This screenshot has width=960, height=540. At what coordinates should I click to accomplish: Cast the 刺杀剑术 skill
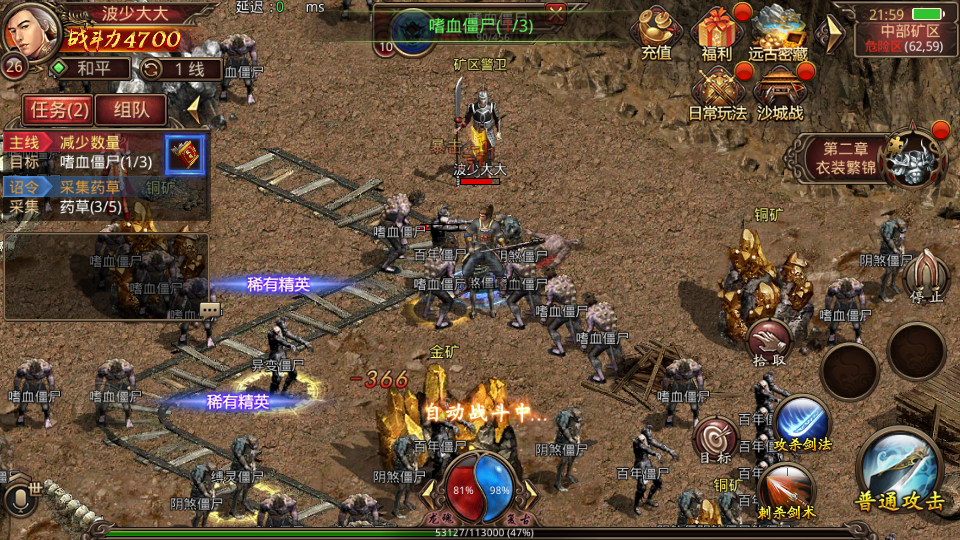(x=787, y=490)
